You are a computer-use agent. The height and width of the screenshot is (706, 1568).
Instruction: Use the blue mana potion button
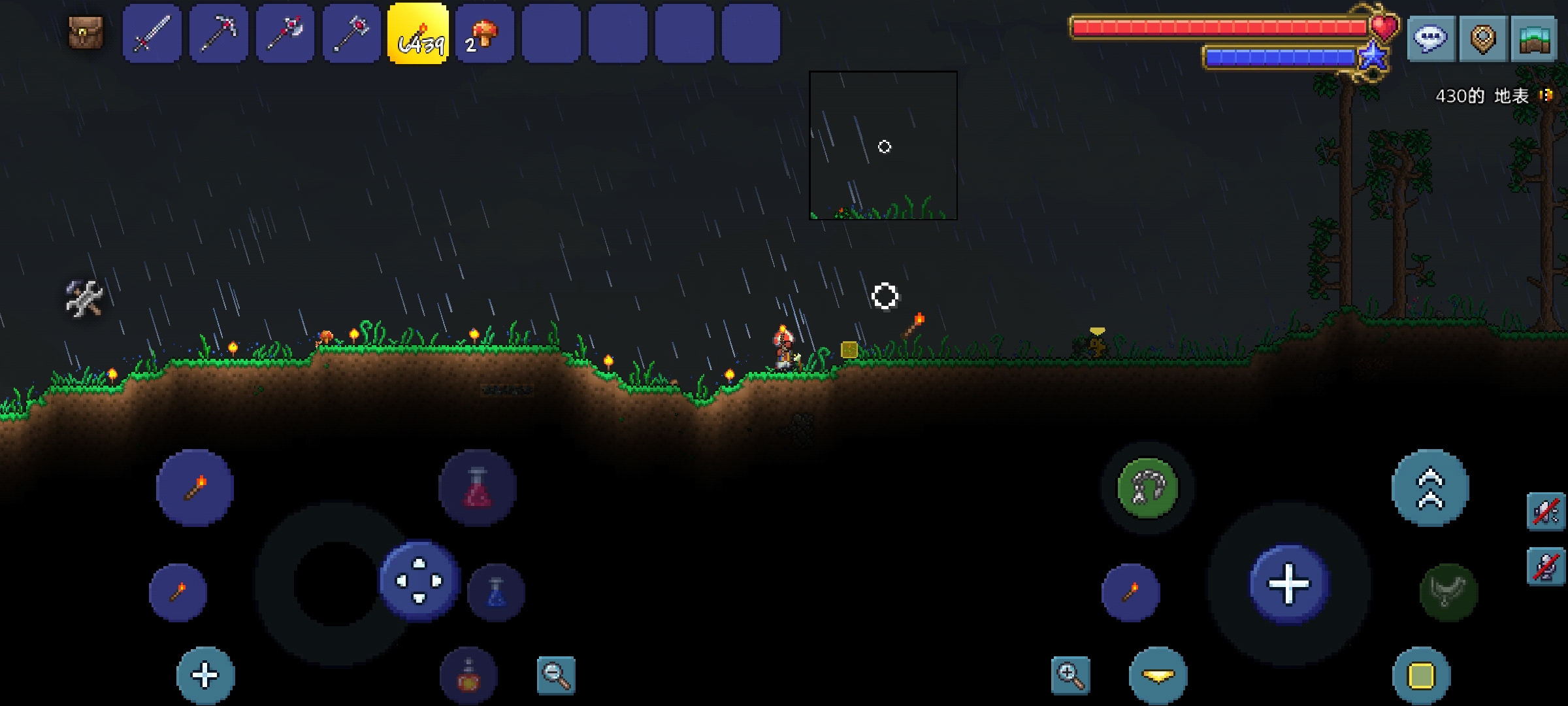click(496, 592)
